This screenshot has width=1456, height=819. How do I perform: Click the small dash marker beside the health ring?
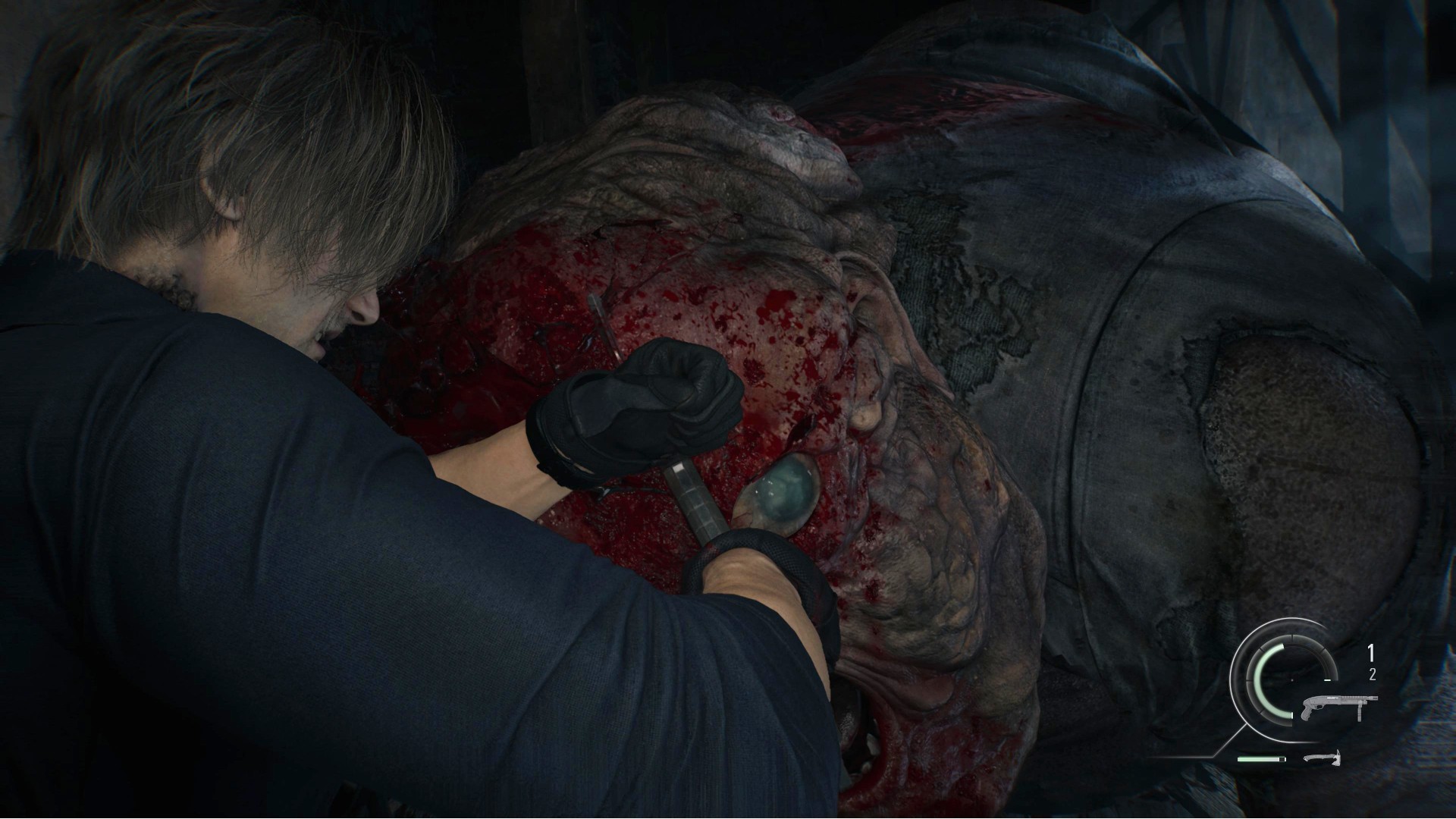point(1327,679)
